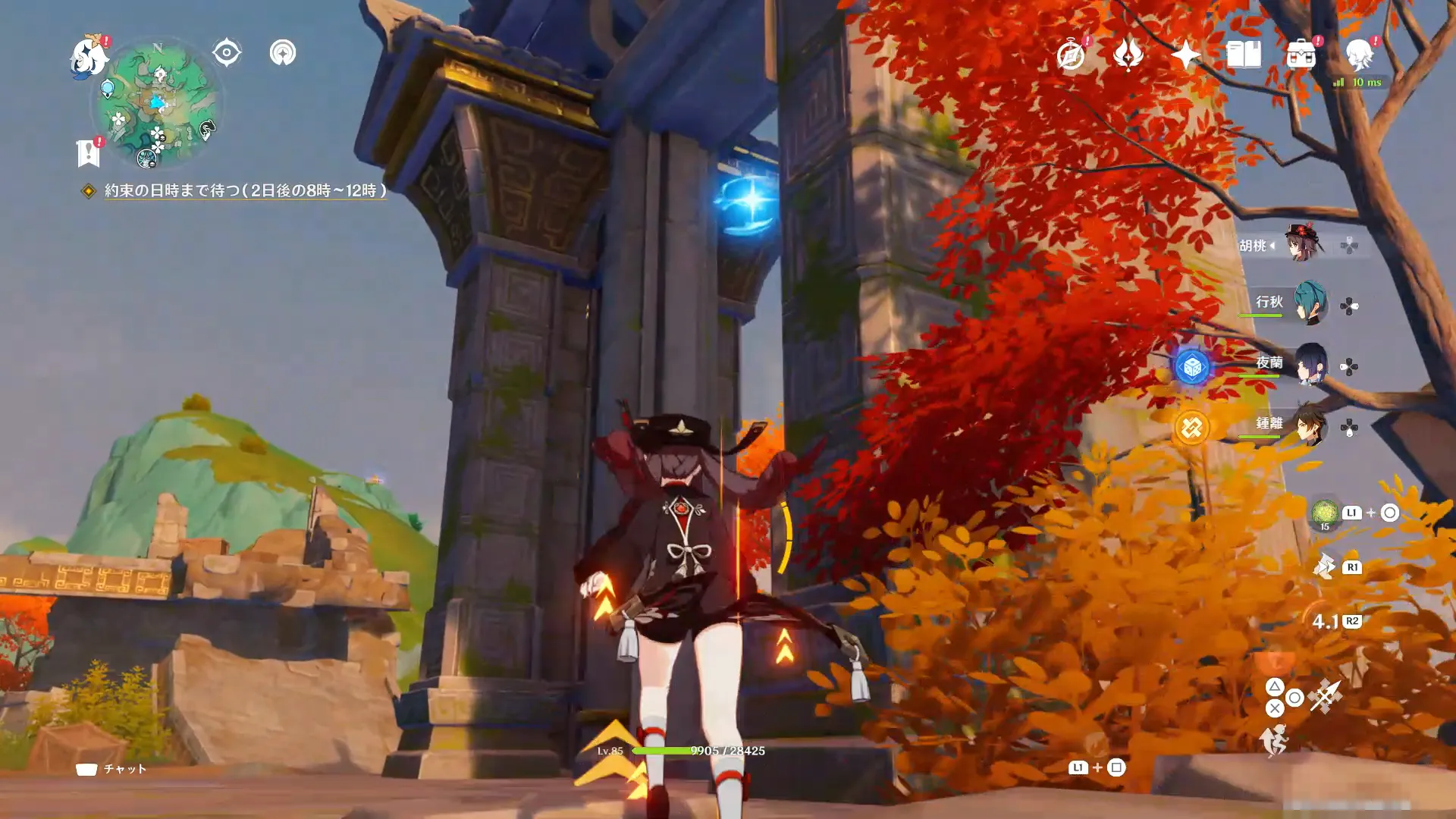Activate the elemental skill icon
This screenshot has width=1456, height=819.
(1325, 566)
